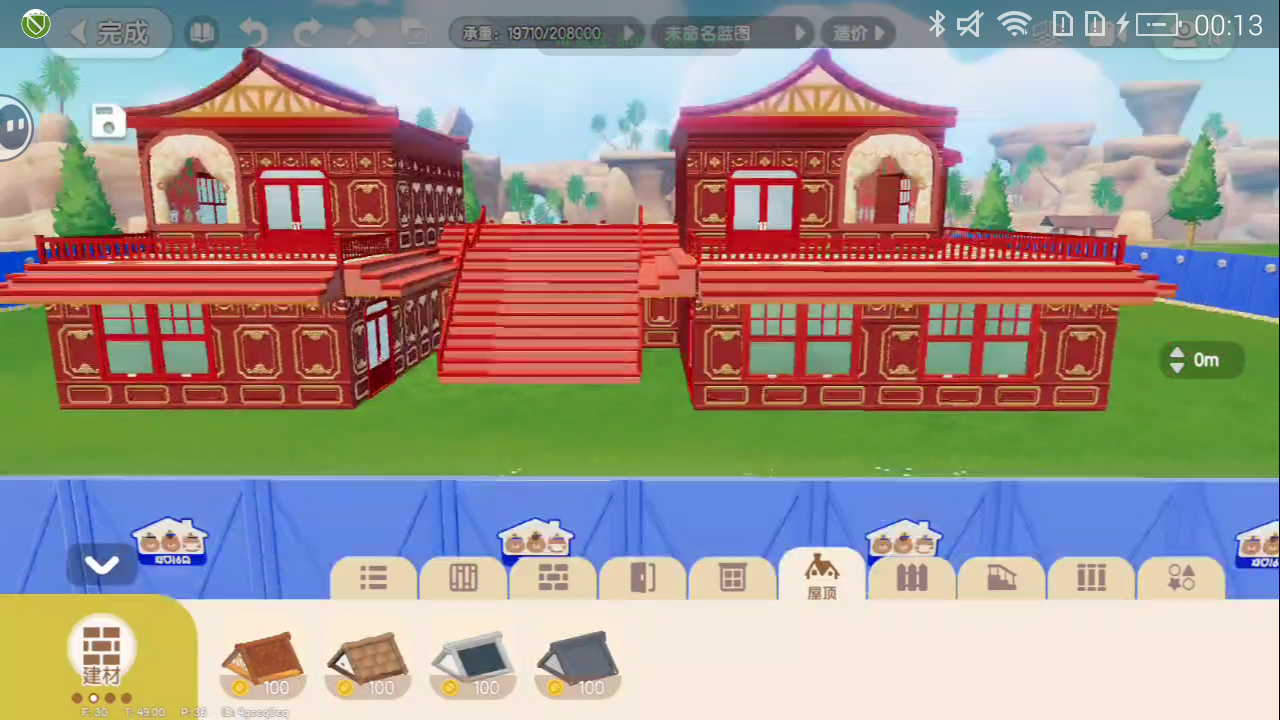Open the decorative shapes category
1280x720 pixels.
click(x=1181, y=577)
